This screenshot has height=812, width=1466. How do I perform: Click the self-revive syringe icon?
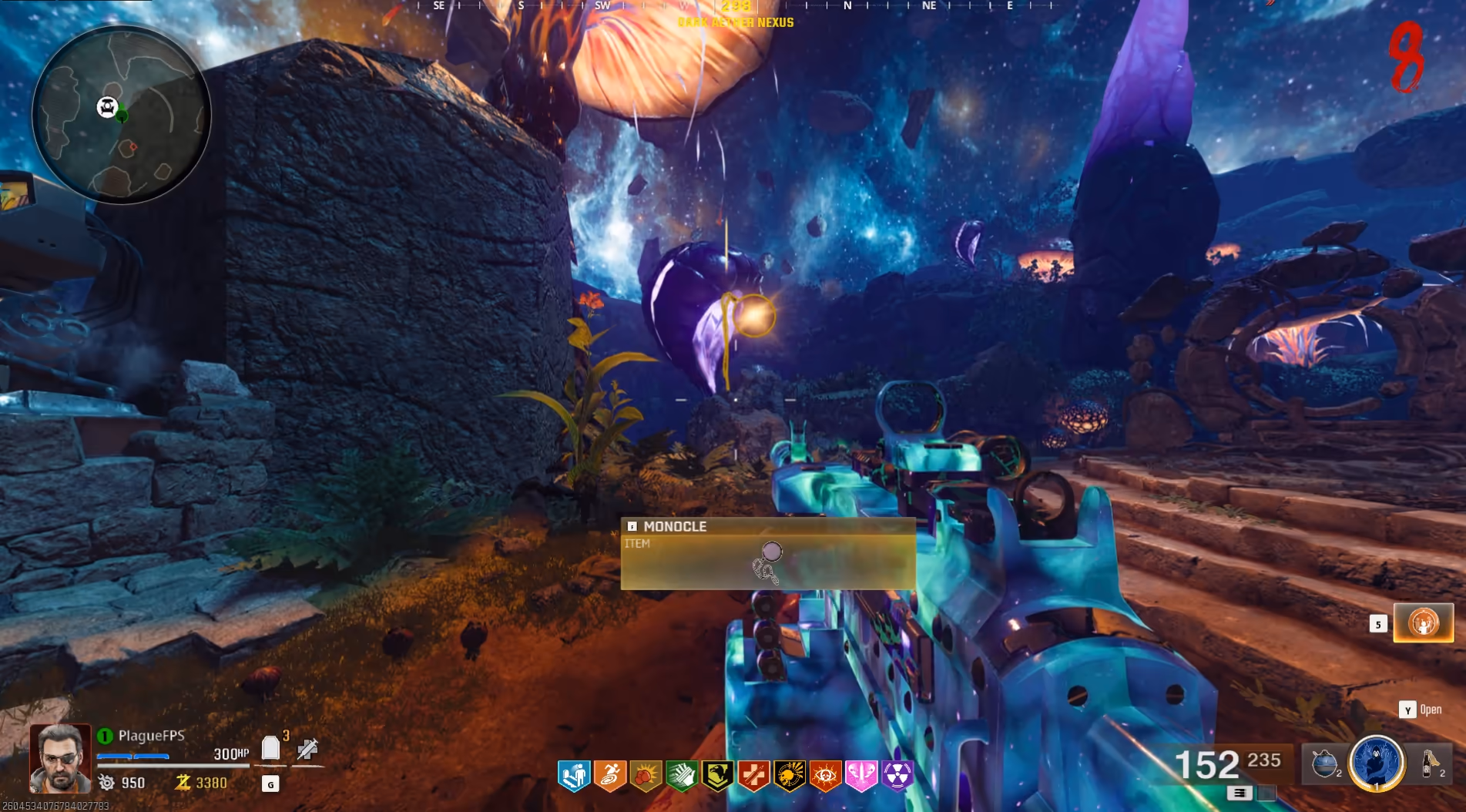click(x=307, y=748)
